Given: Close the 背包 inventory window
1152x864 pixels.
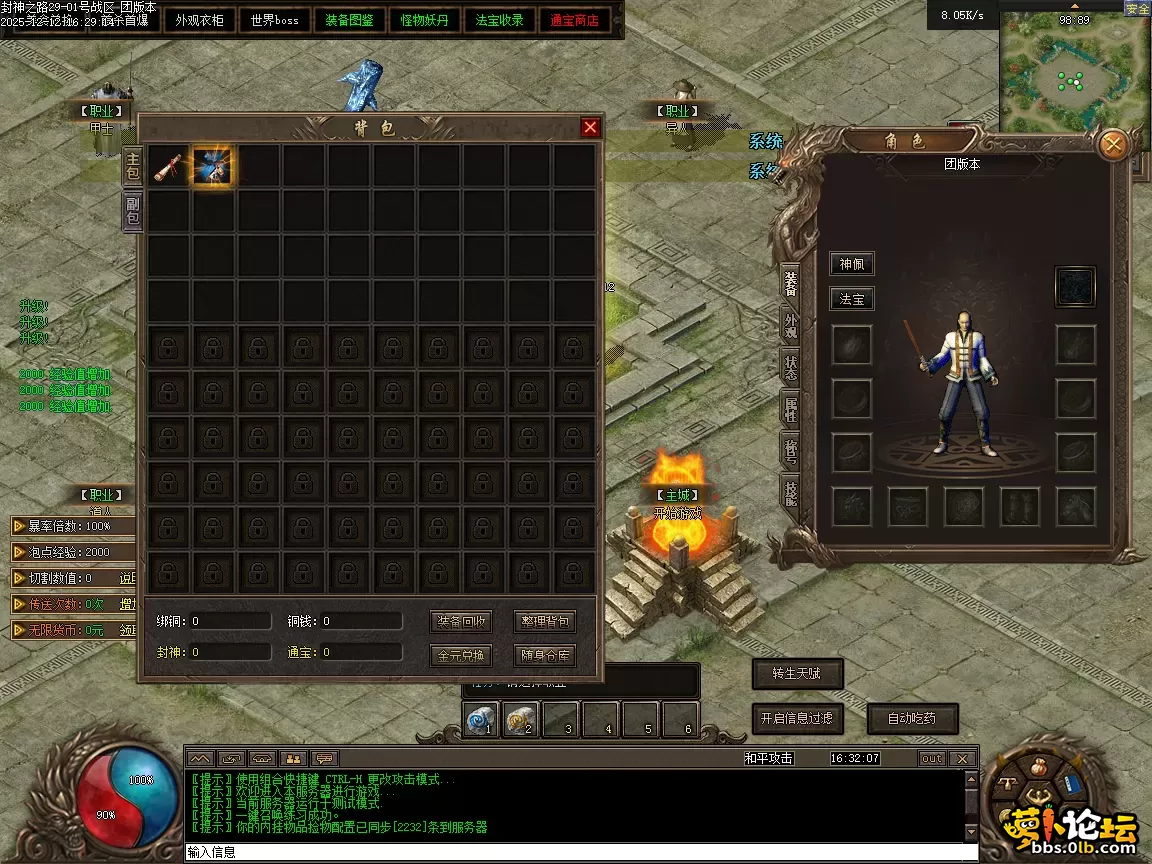Looking at the screenshot, I should click(590, 127).
